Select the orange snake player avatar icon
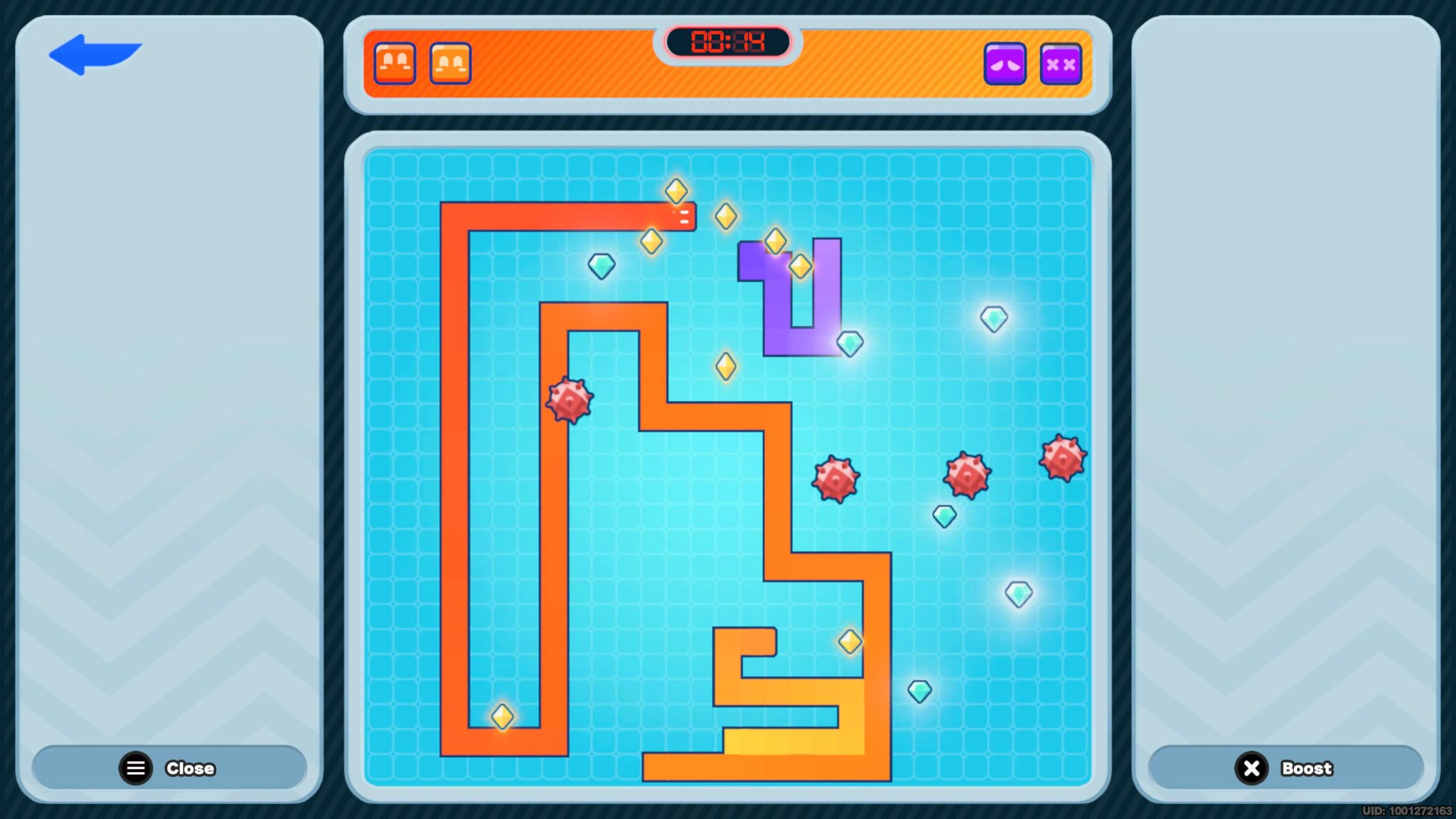 450,63
